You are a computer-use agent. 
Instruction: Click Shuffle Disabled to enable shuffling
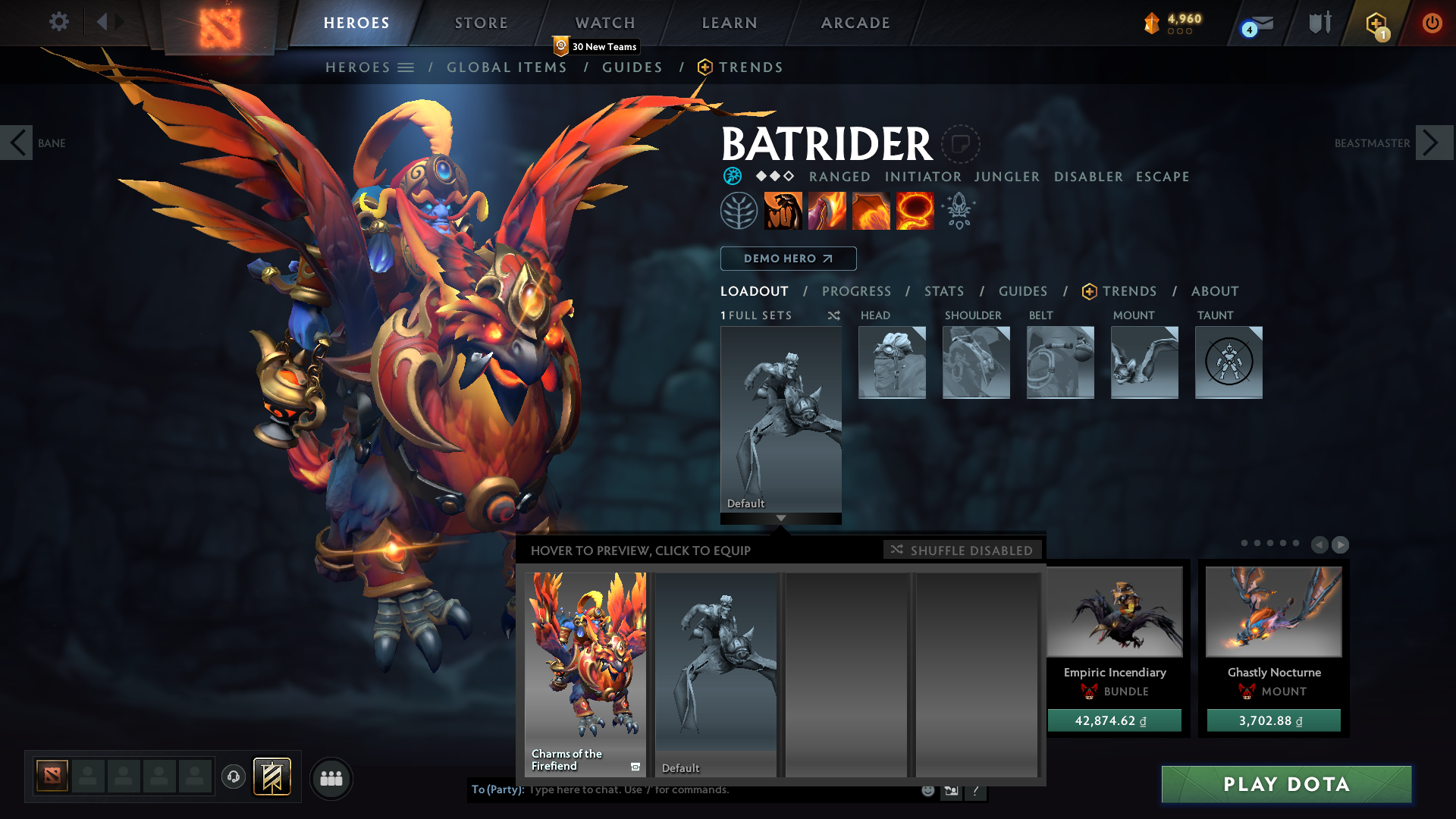962,550
